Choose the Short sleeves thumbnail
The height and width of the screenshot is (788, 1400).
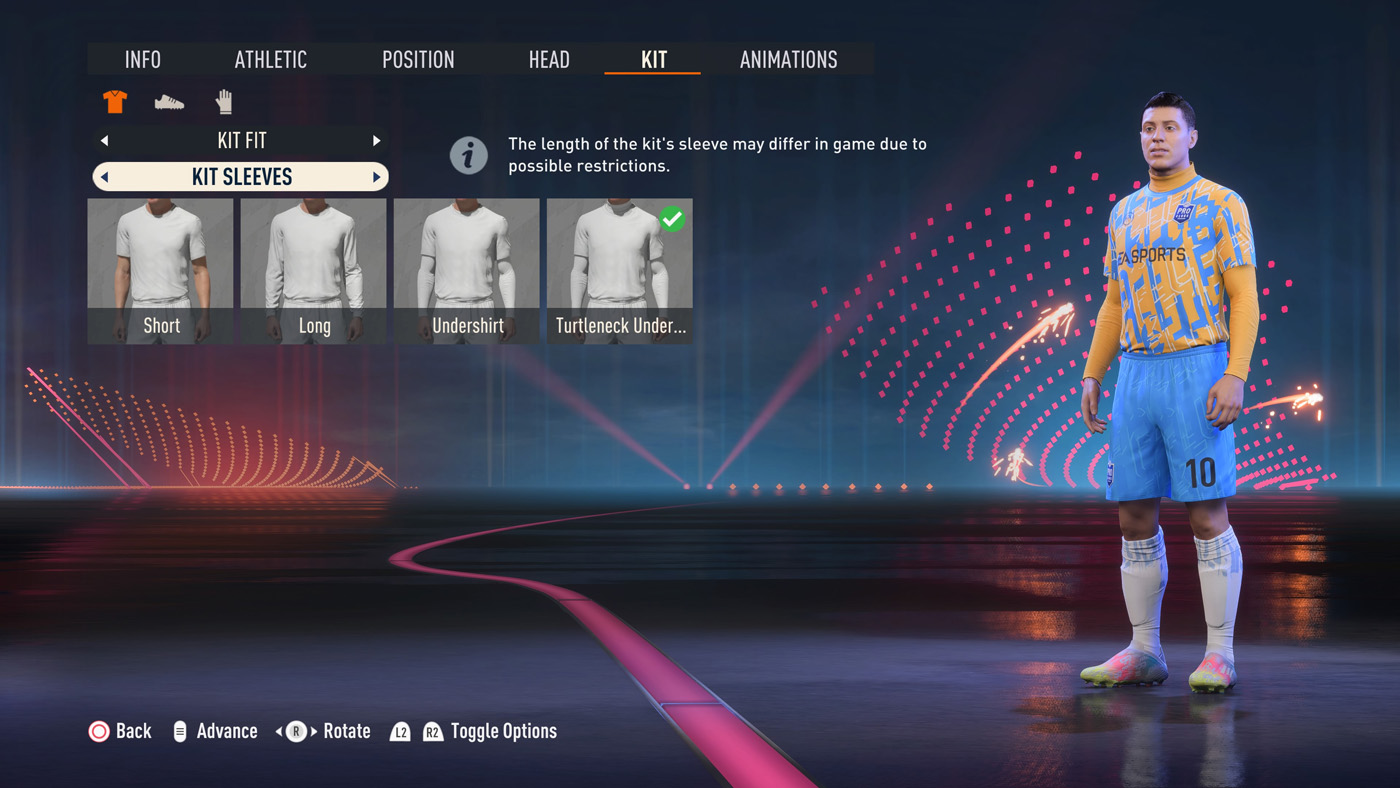click(x=161, y=270)
